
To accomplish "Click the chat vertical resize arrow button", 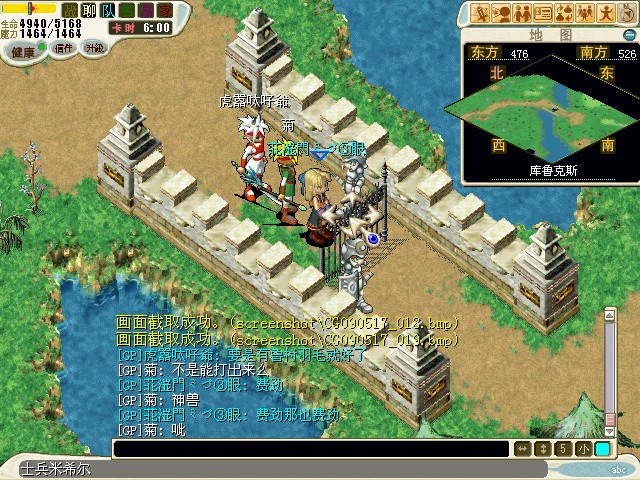I will [543, 449].
